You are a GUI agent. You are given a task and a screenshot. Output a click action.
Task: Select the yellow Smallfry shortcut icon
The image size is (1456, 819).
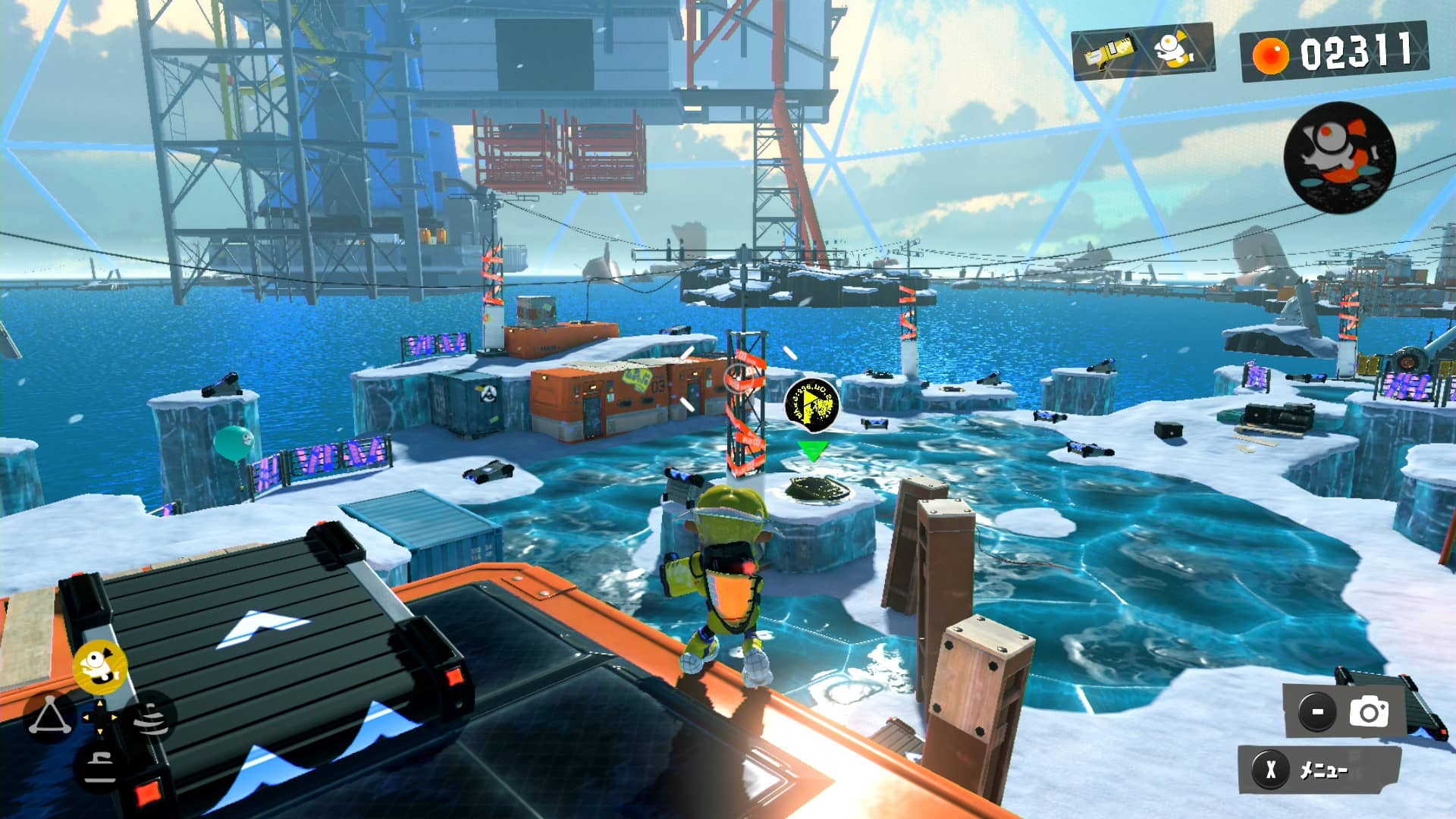click(99, 666)
